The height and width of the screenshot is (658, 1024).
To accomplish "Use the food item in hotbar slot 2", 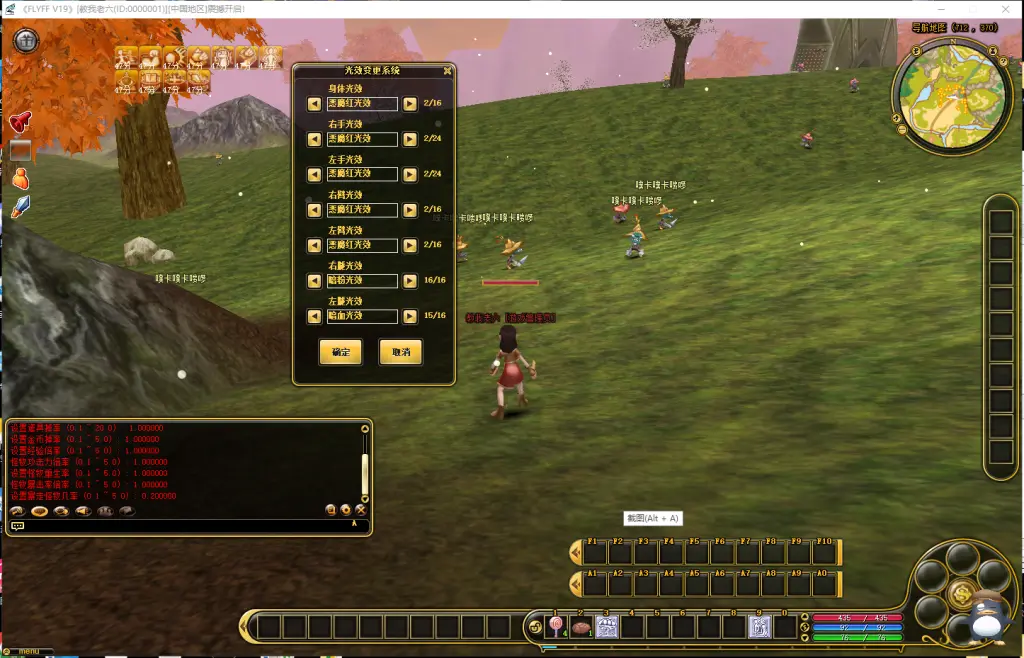I will tap(582, 627).
